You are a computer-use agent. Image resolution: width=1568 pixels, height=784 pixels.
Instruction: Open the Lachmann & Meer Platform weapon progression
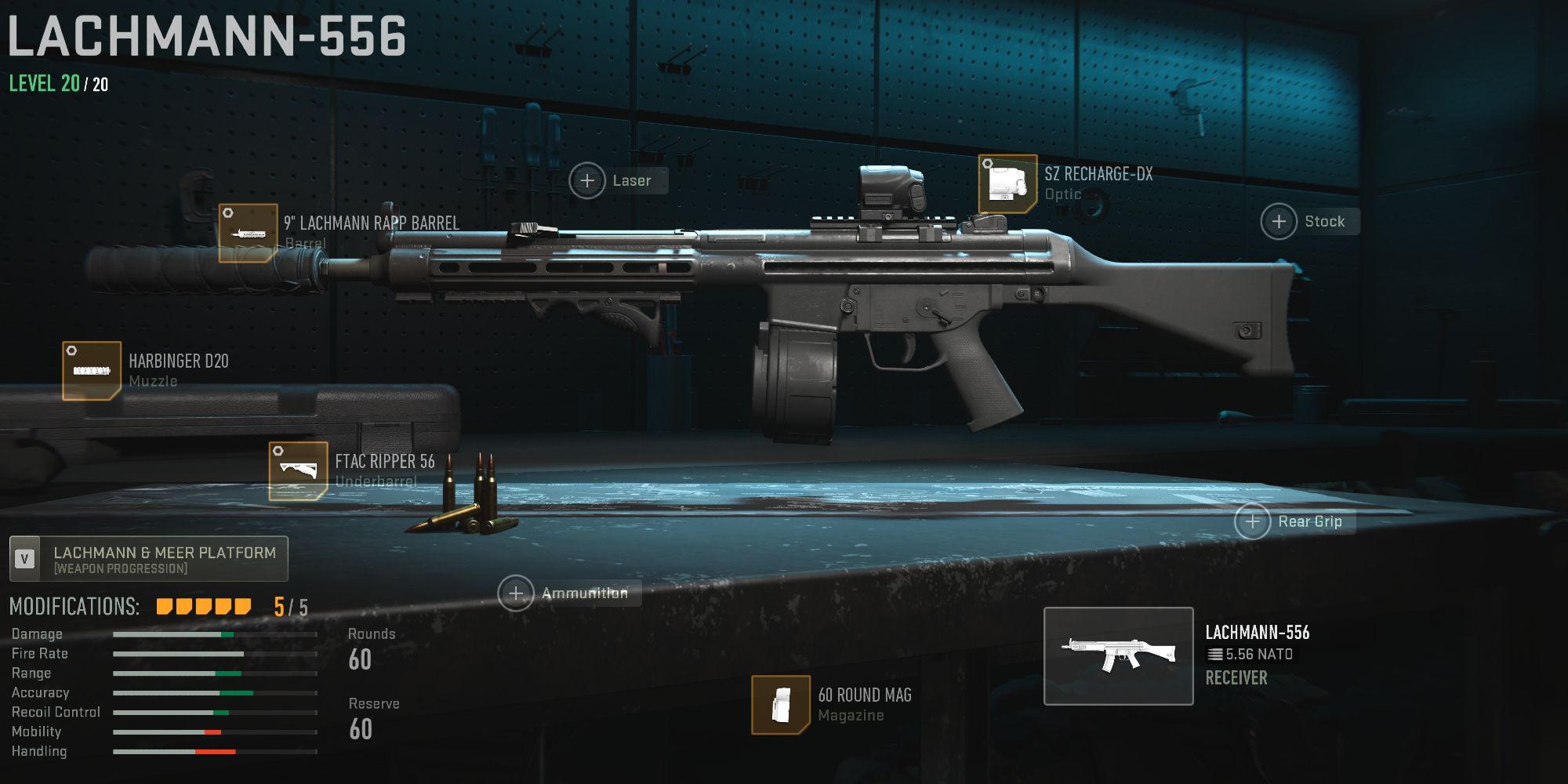pyautogui.click(x=149, y=557)
